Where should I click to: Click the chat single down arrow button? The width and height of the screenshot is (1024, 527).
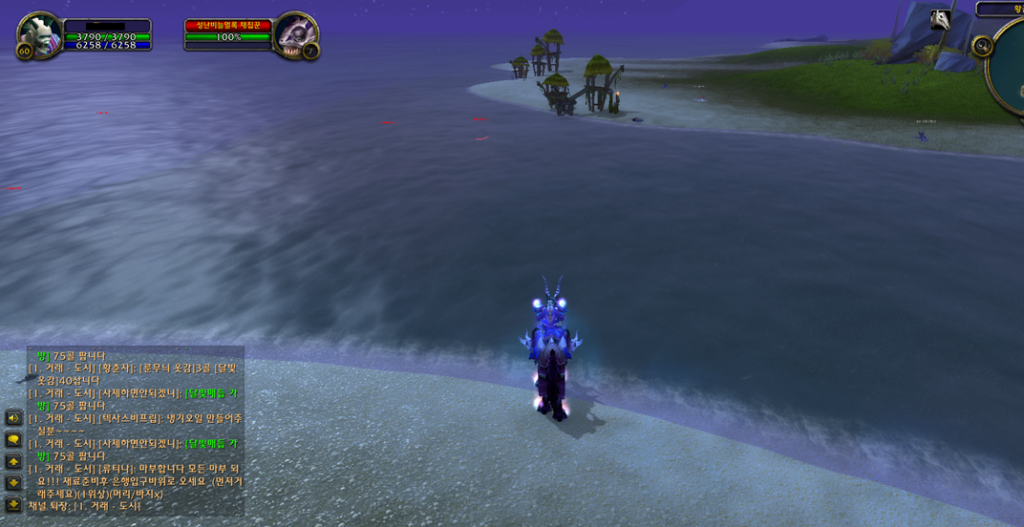pyautogui.click(x=14, y=483)
